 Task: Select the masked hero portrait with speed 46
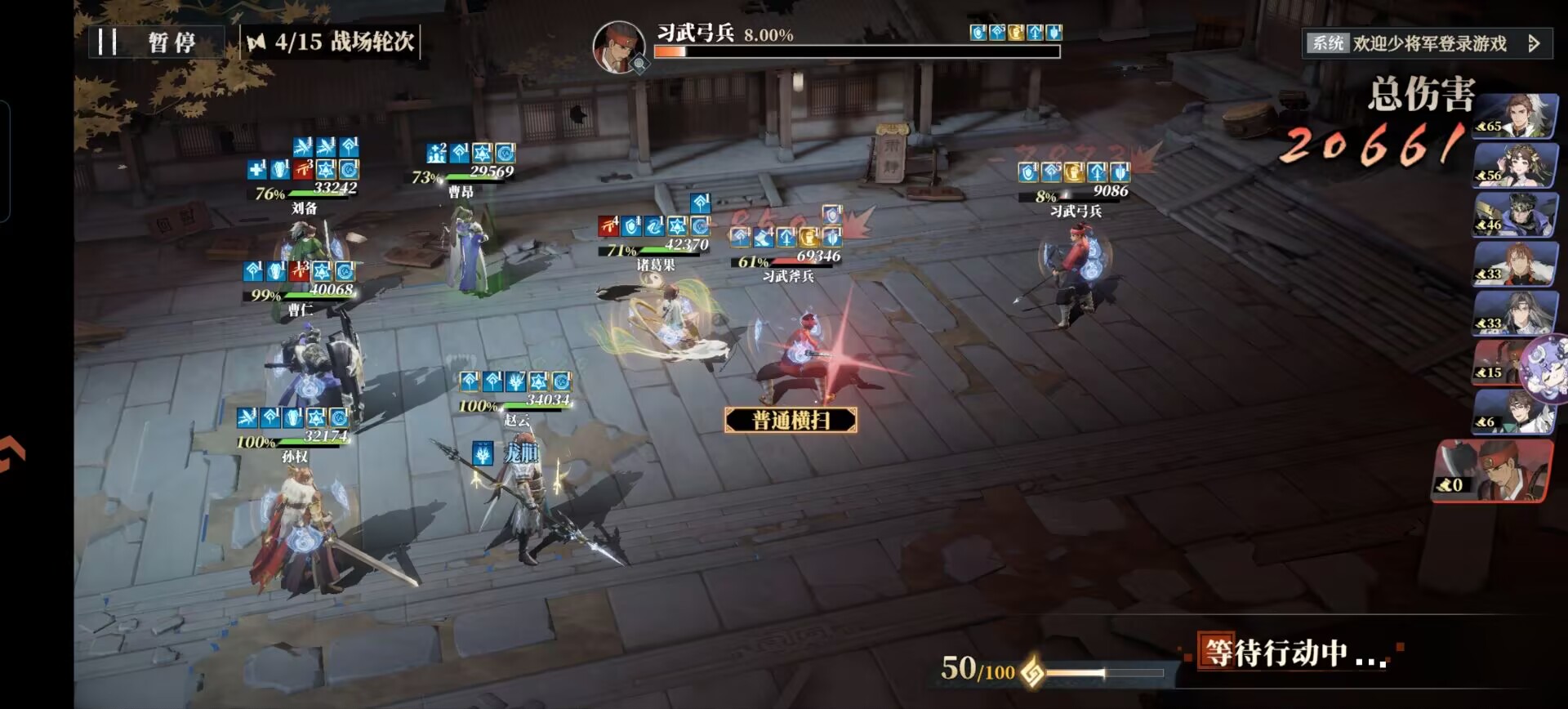point(1516,215)
